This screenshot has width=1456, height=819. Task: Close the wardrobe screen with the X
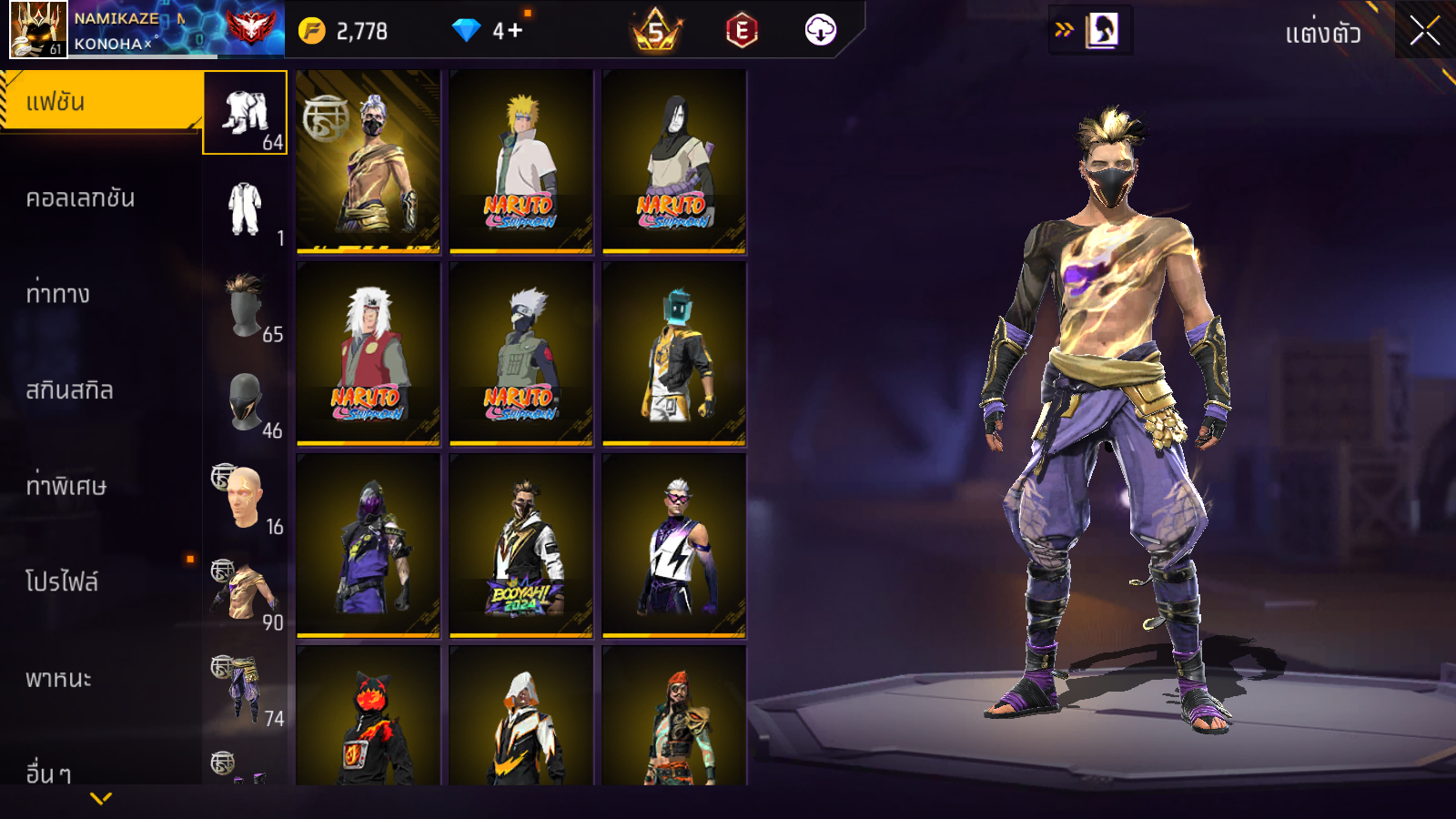click(x=1424, y=31)
